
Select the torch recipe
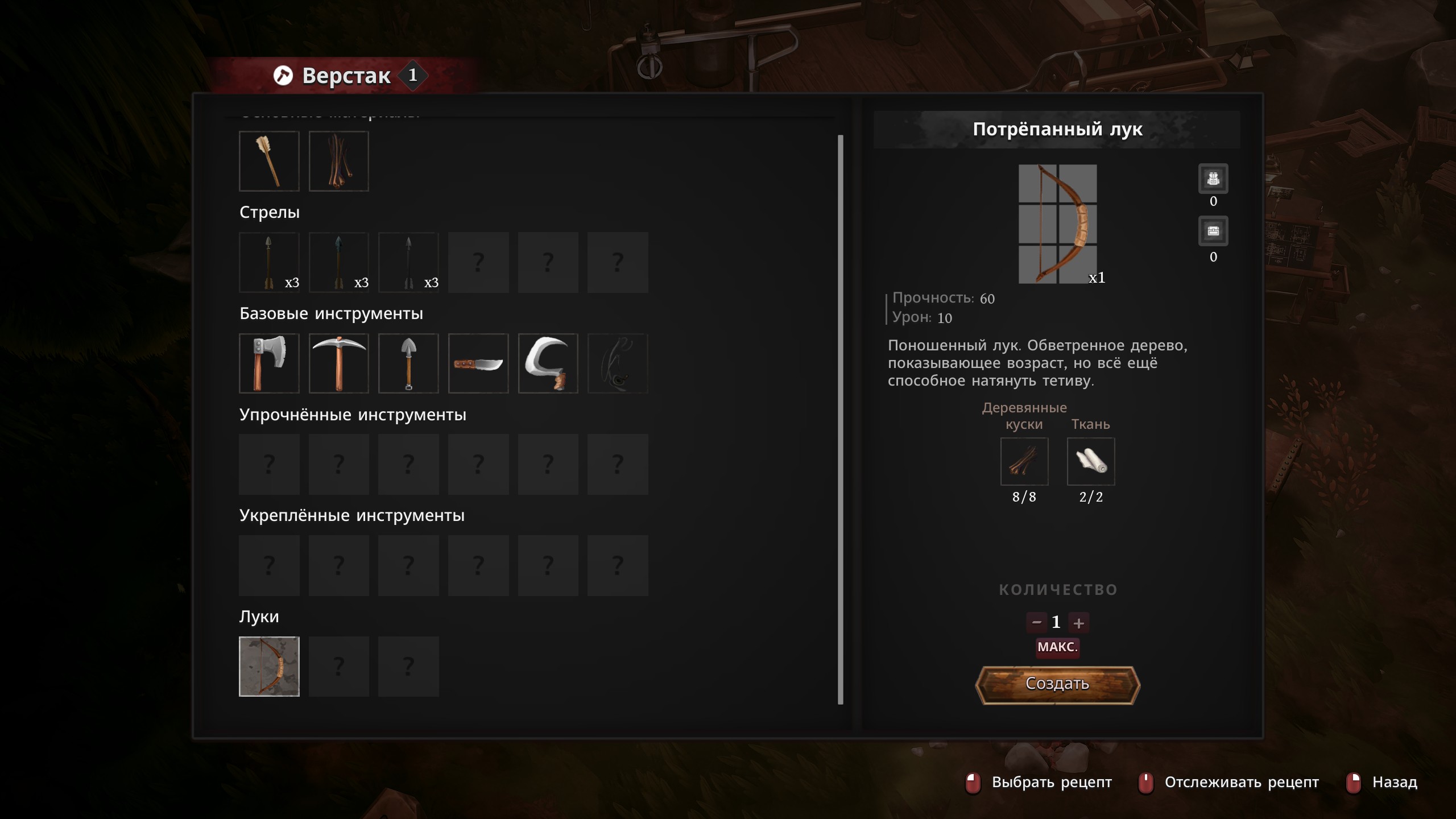click(269, 162)
